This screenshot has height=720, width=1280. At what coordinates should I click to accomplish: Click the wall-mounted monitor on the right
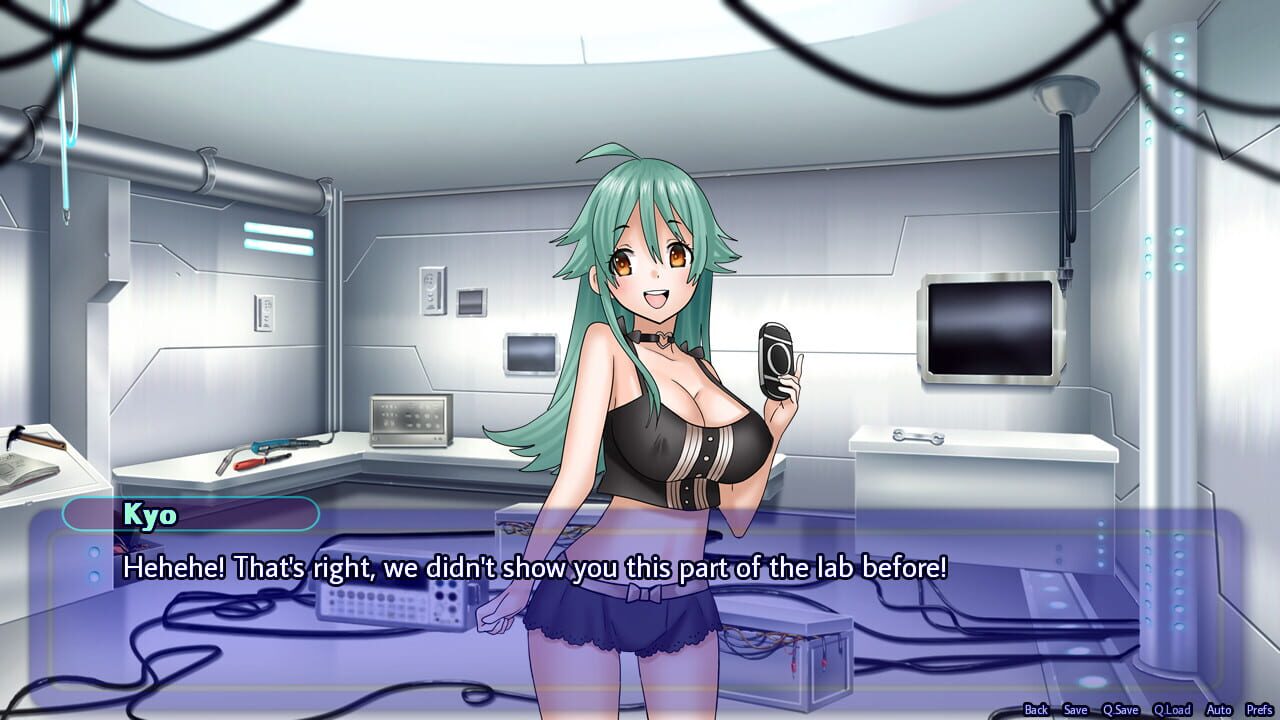pos(990,330)
